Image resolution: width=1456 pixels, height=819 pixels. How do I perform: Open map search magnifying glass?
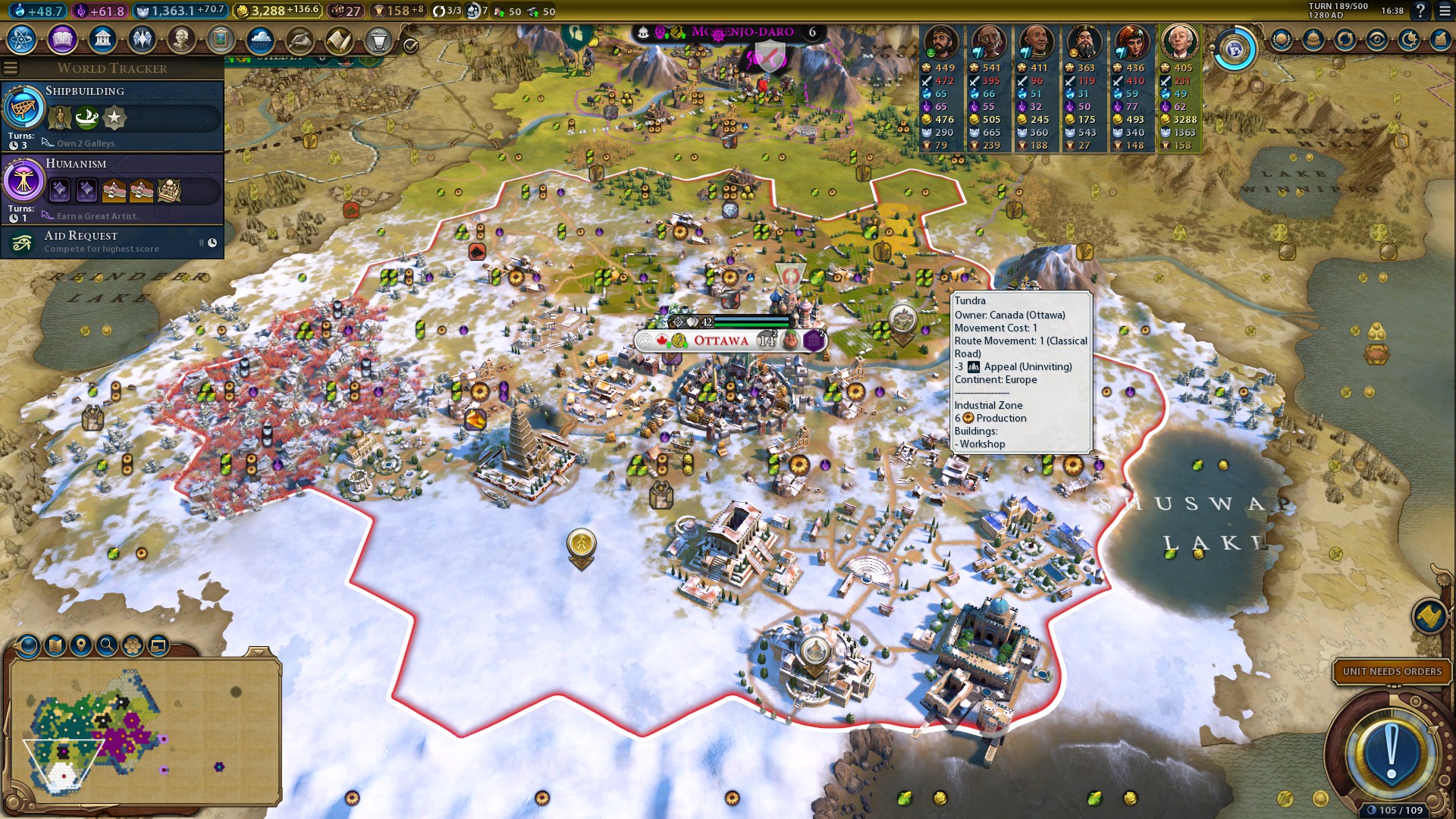[107, 645]
